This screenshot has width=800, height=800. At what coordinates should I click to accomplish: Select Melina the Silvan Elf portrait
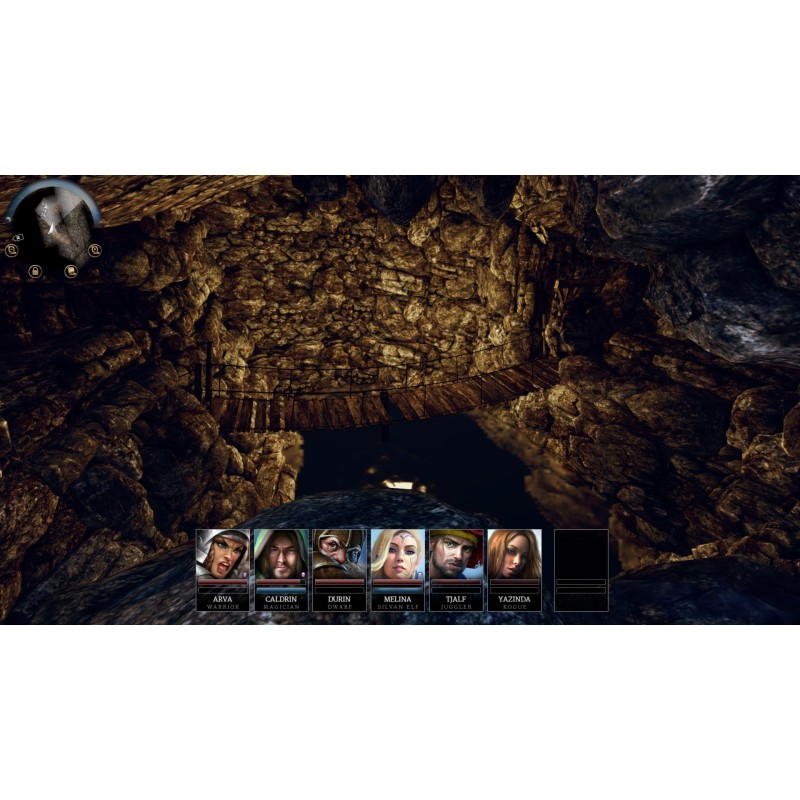(397, 553)
